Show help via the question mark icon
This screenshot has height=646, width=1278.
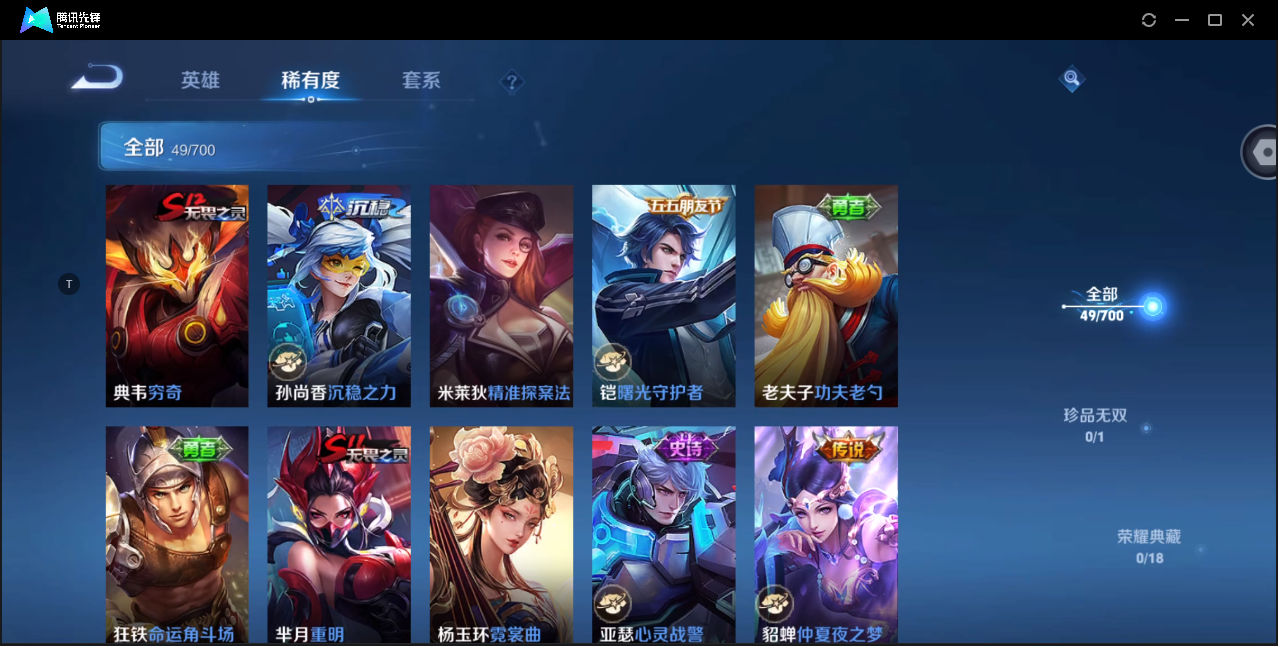point(512,82)
